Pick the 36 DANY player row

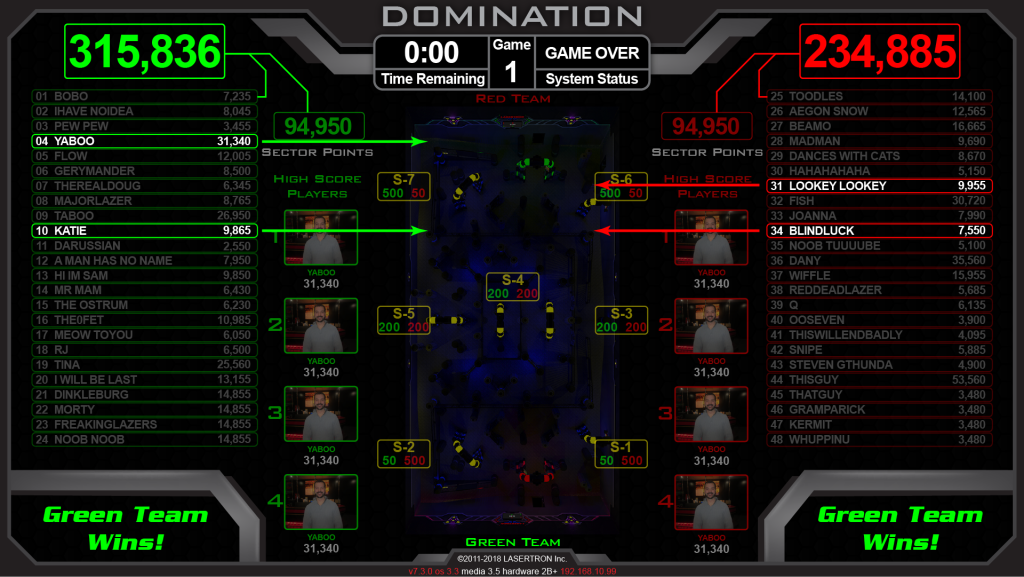[x=878, y=260]
